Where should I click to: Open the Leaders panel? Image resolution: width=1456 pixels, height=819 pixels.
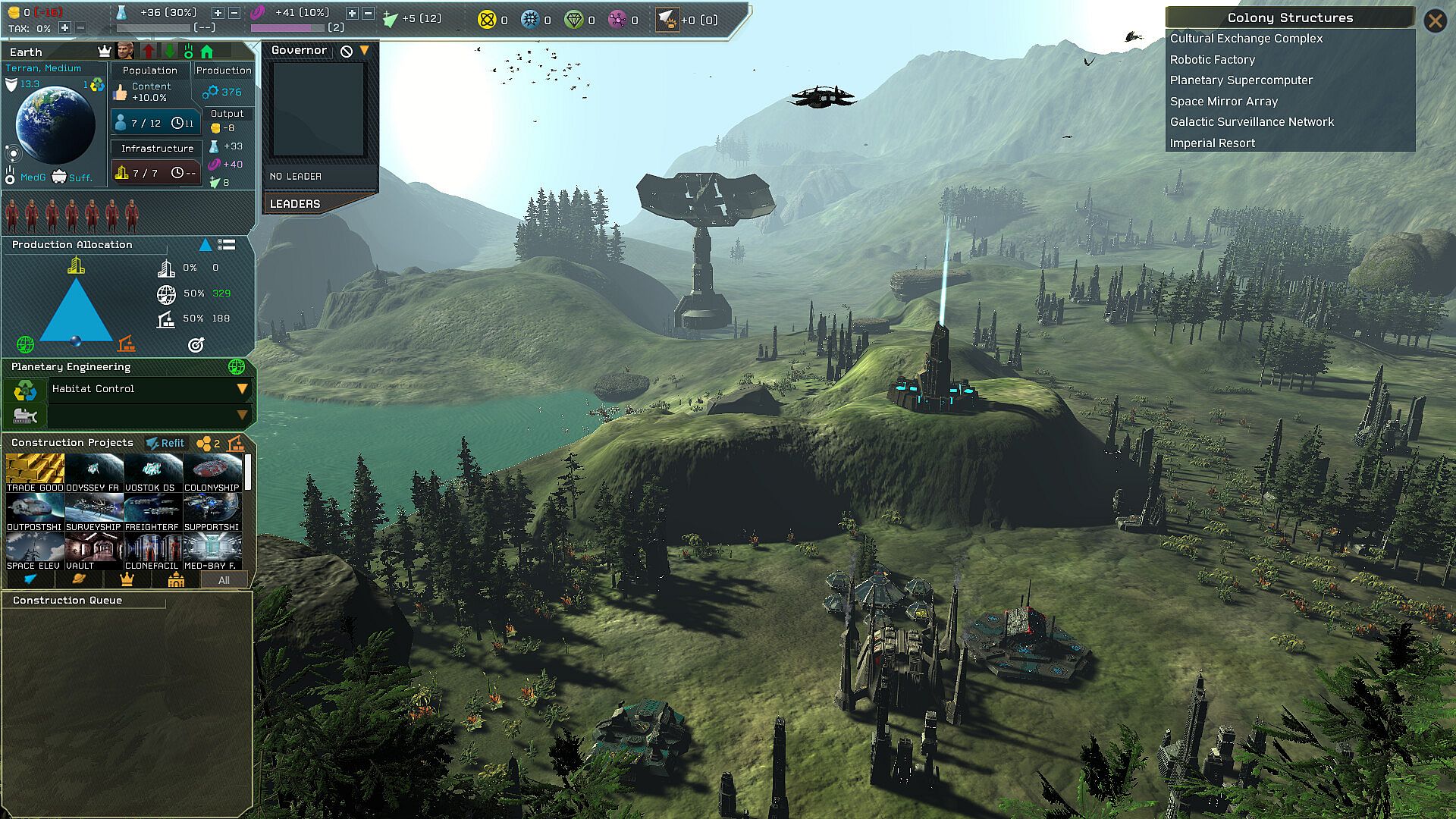point(295,204)
